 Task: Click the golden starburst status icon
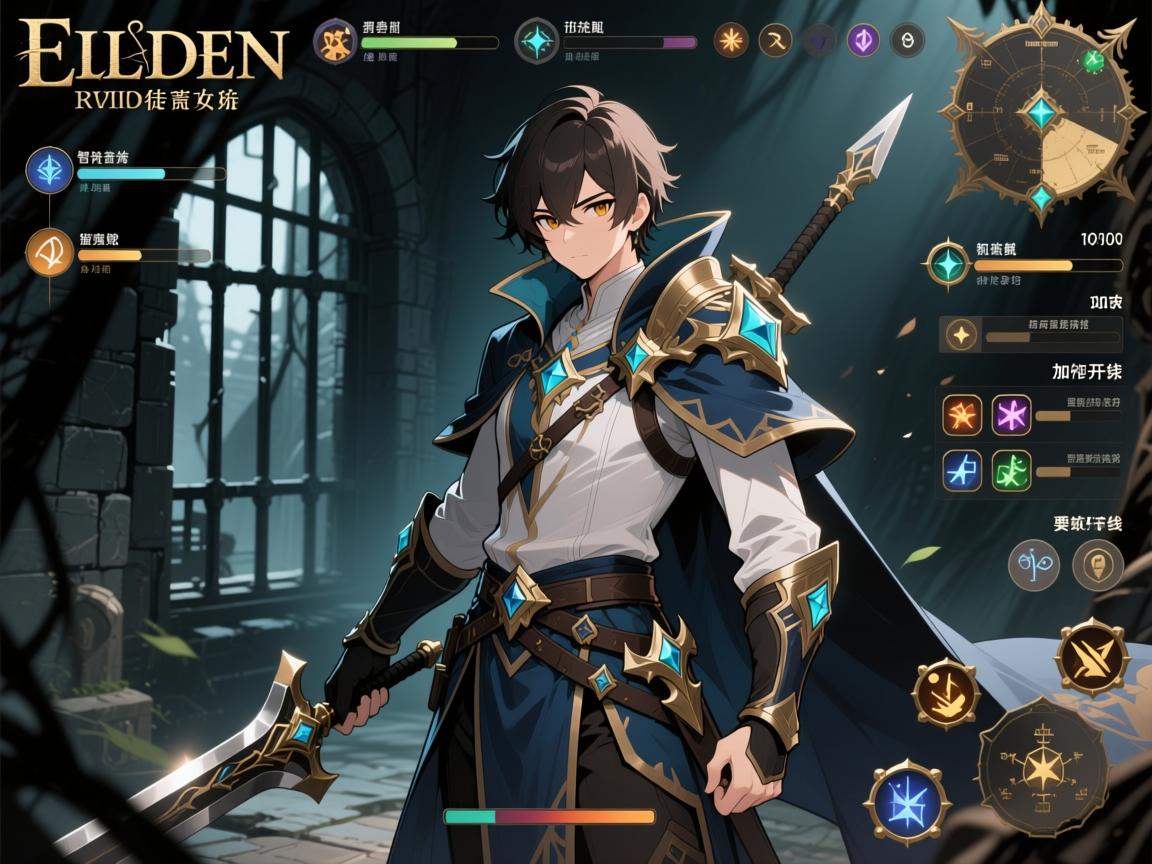click(731, 41)
